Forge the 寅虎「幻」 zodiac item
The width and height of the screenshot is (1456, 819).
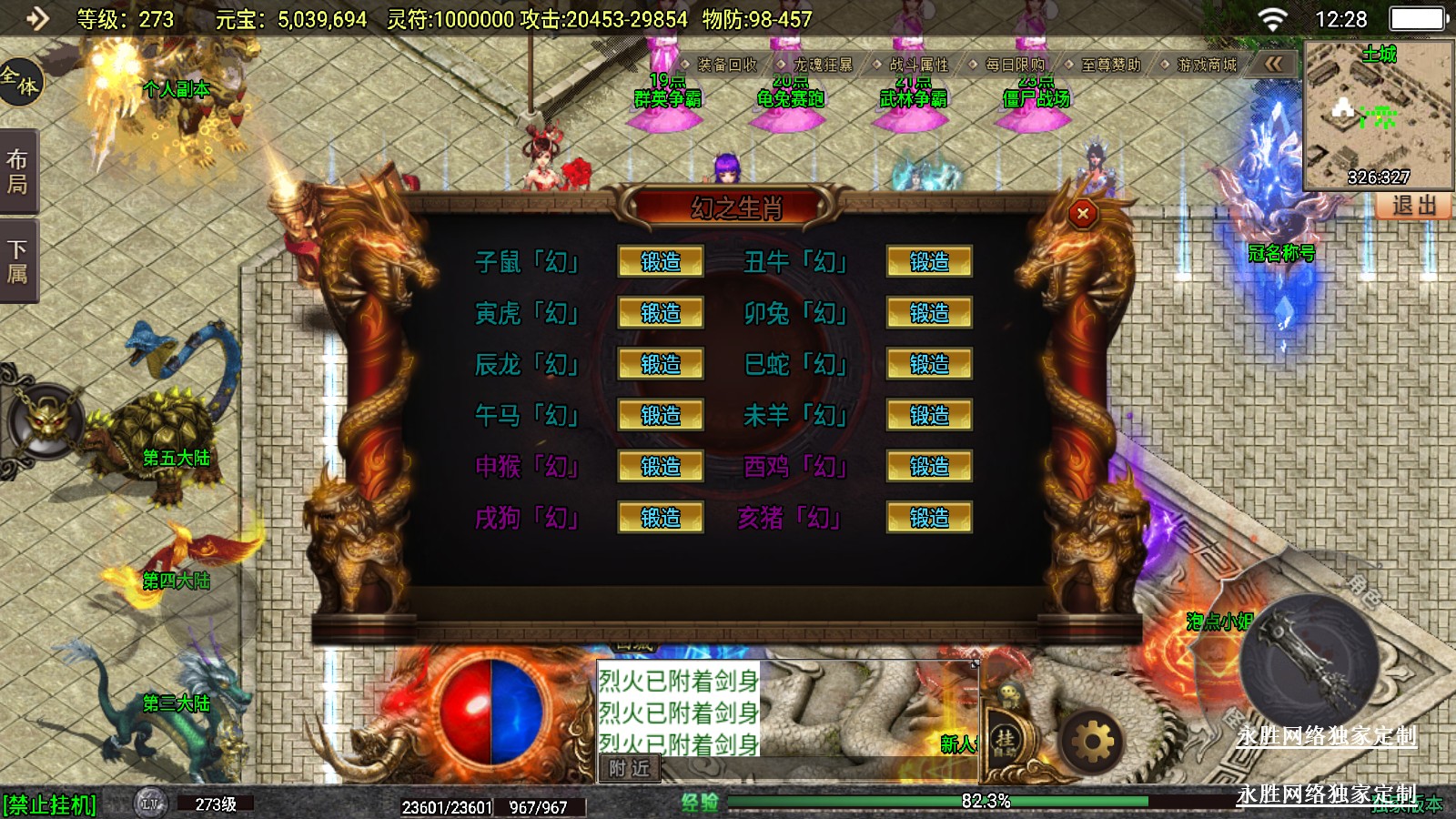point(661,313)
